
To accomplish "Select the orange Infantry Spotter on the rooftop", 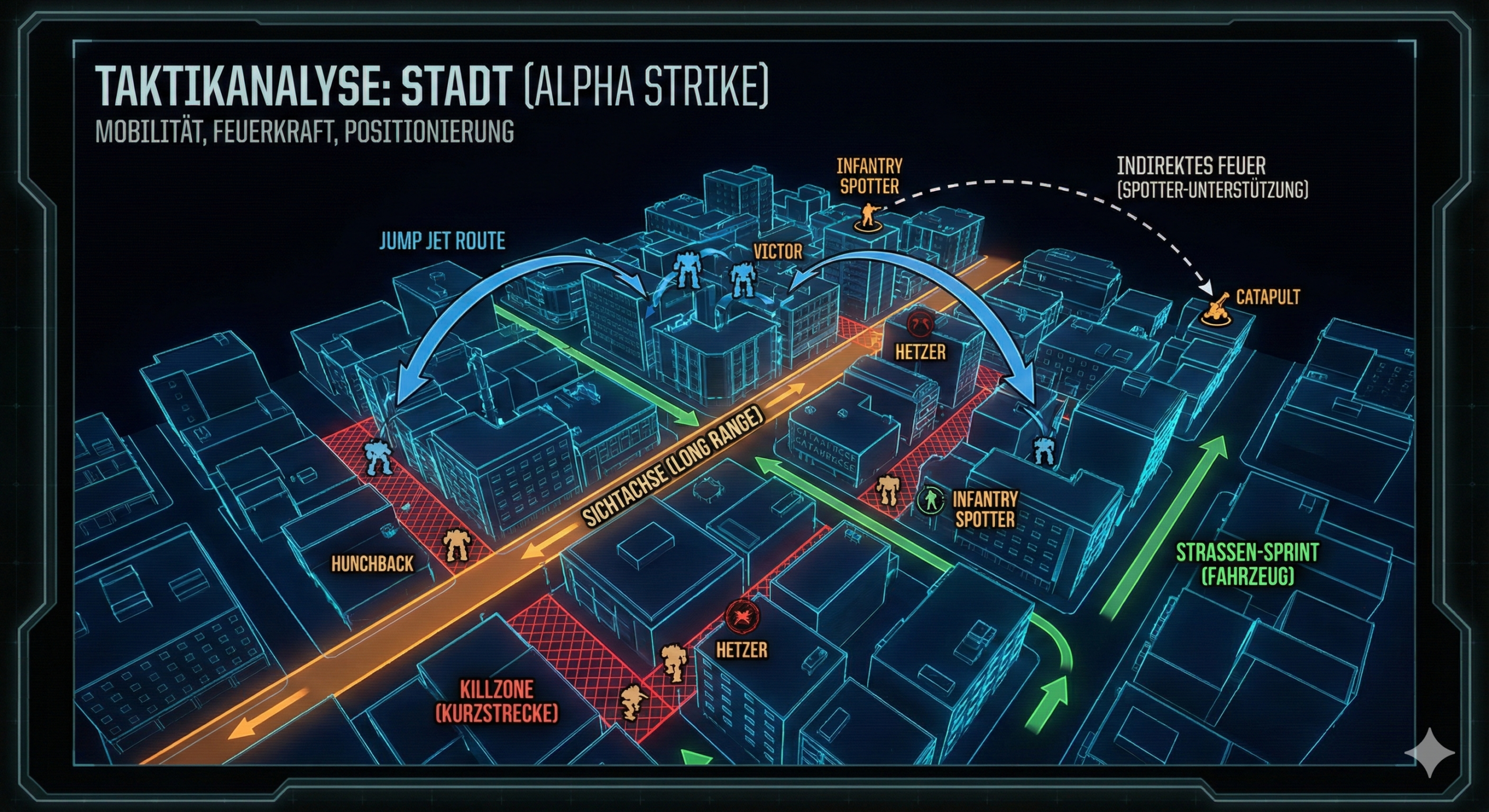I will [x=868, y=216].
